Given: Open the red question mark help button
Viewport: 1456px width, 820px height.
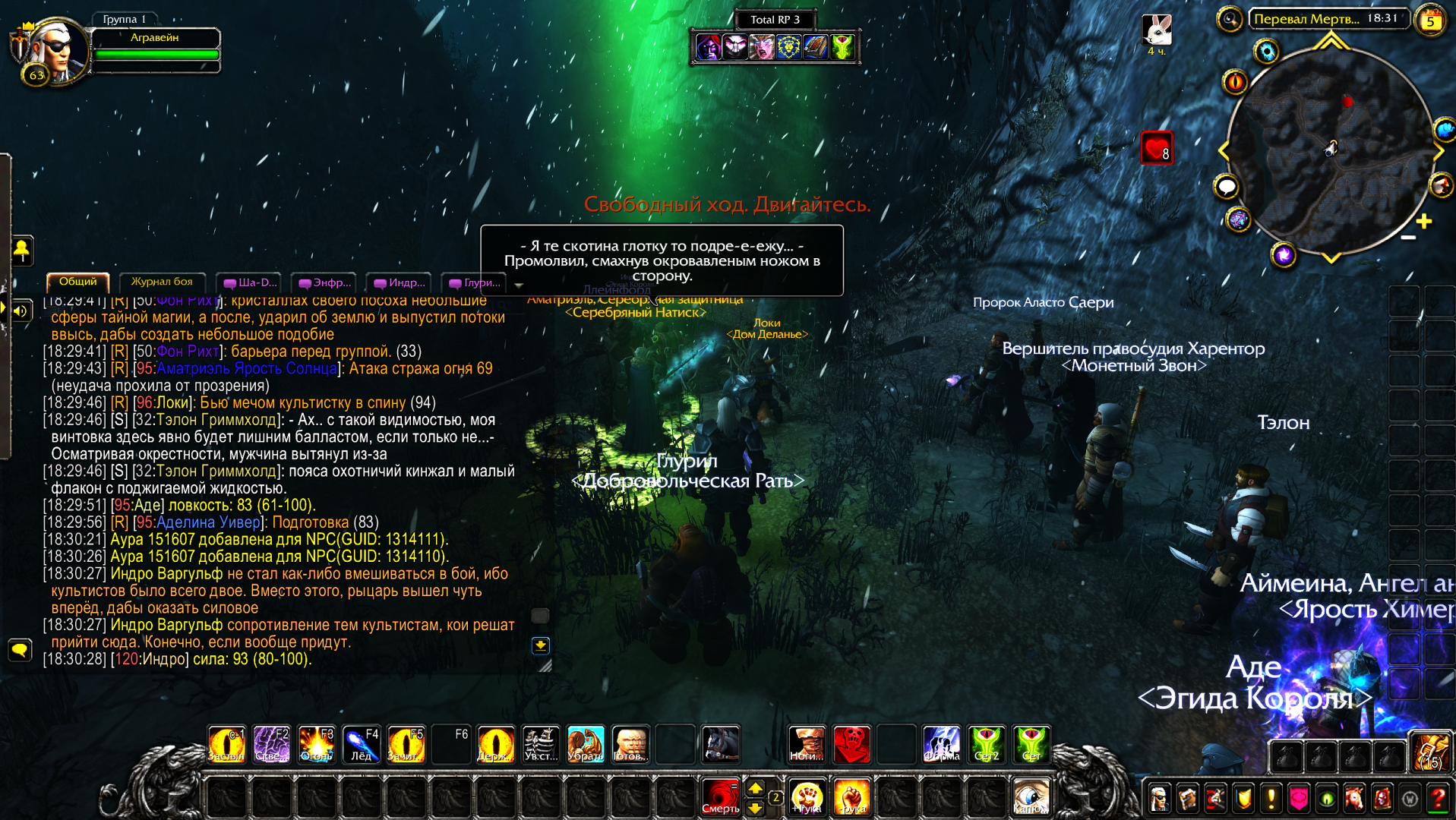Looking at the screenshot, I should (x=1438, y=798).
